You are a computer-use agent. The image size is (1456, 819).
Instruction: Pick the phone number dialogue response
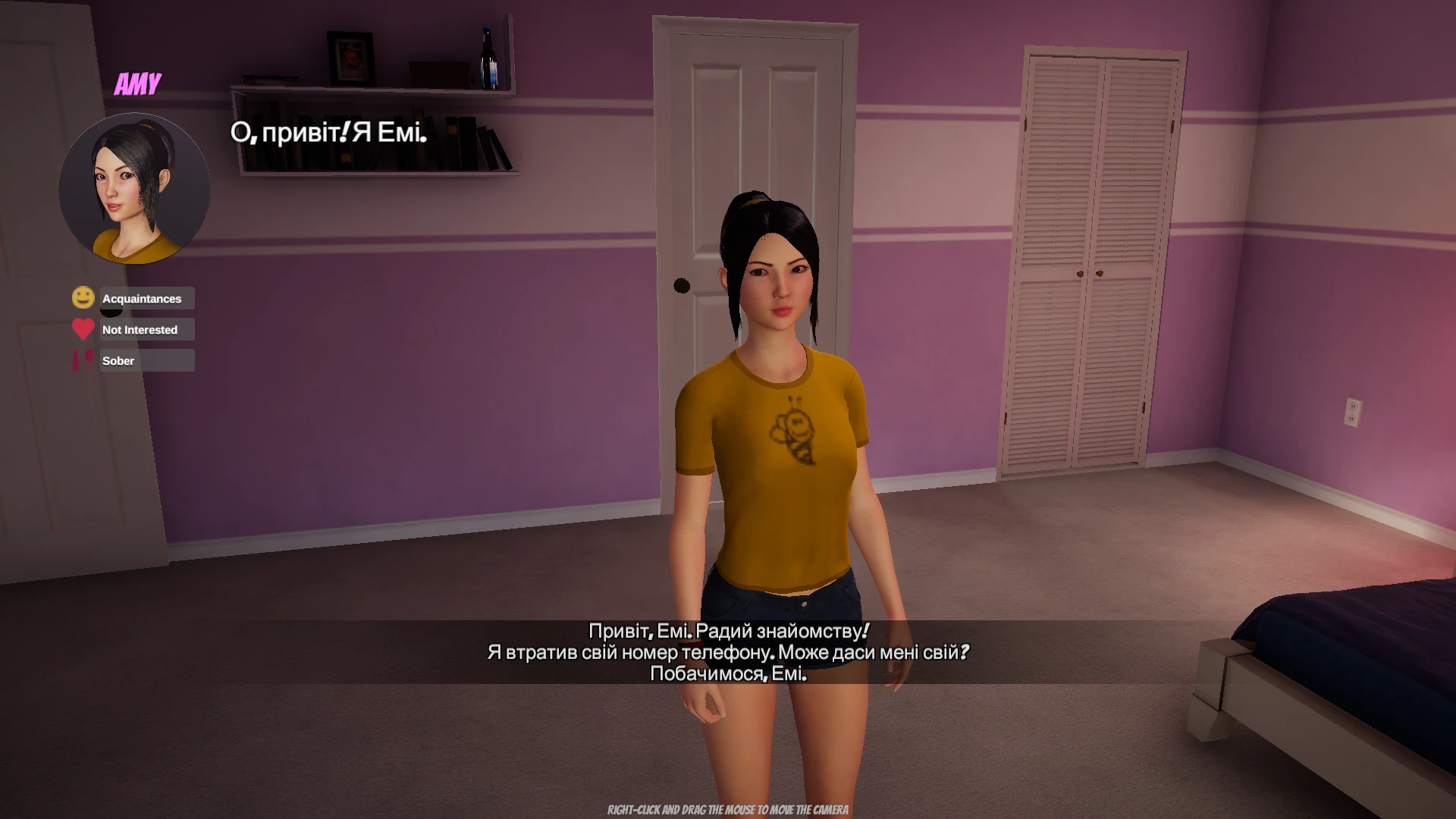click(x=728, y=651)
